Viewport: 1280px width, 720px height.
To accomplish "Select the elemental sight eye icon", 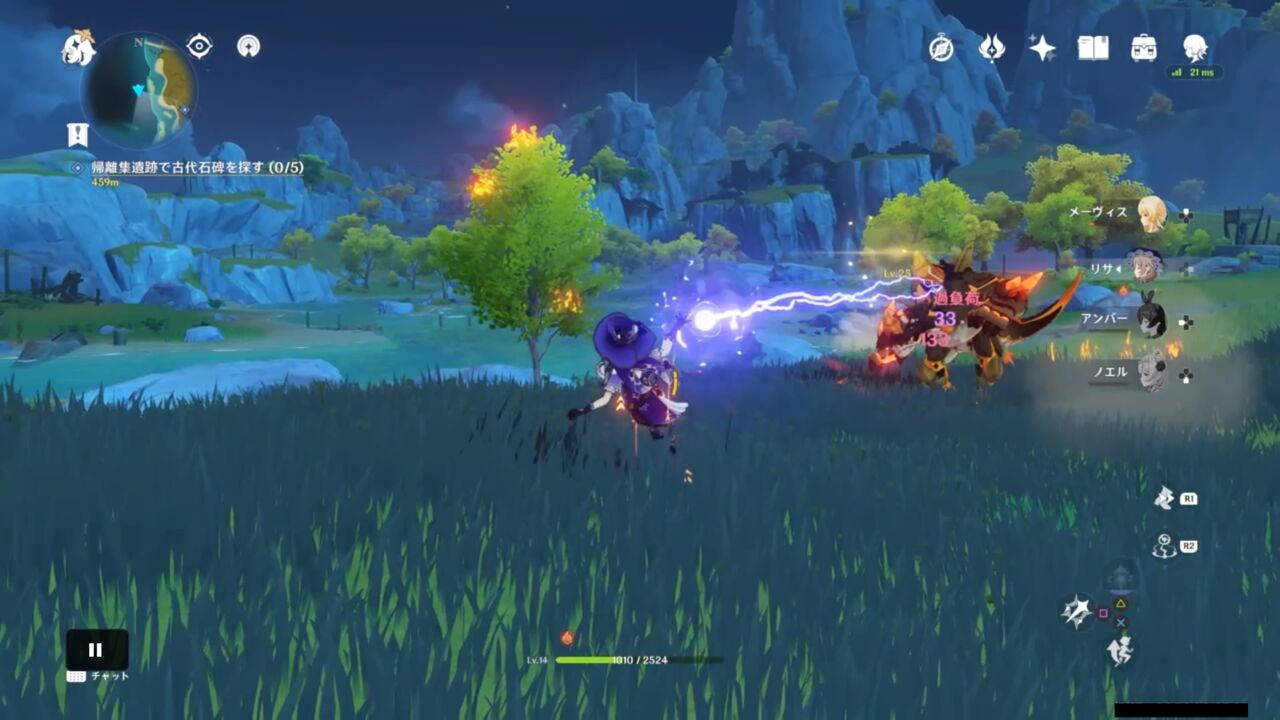I will coord(199,45).
